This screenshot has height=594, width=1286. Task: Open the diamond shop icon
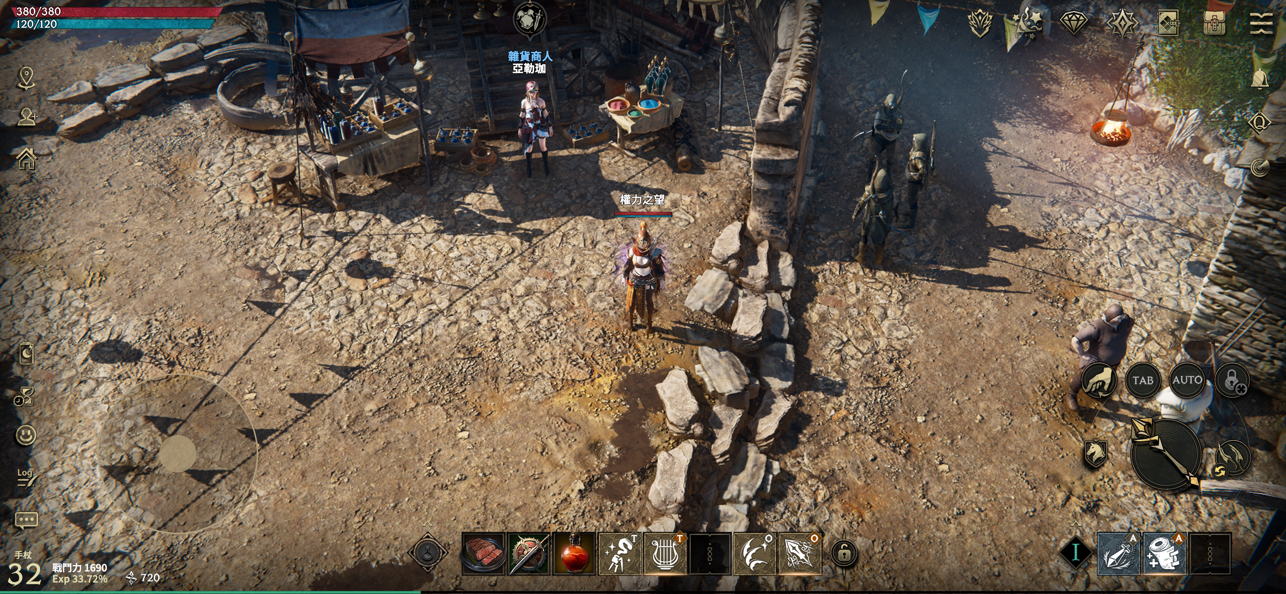[x=1074, y=23]
